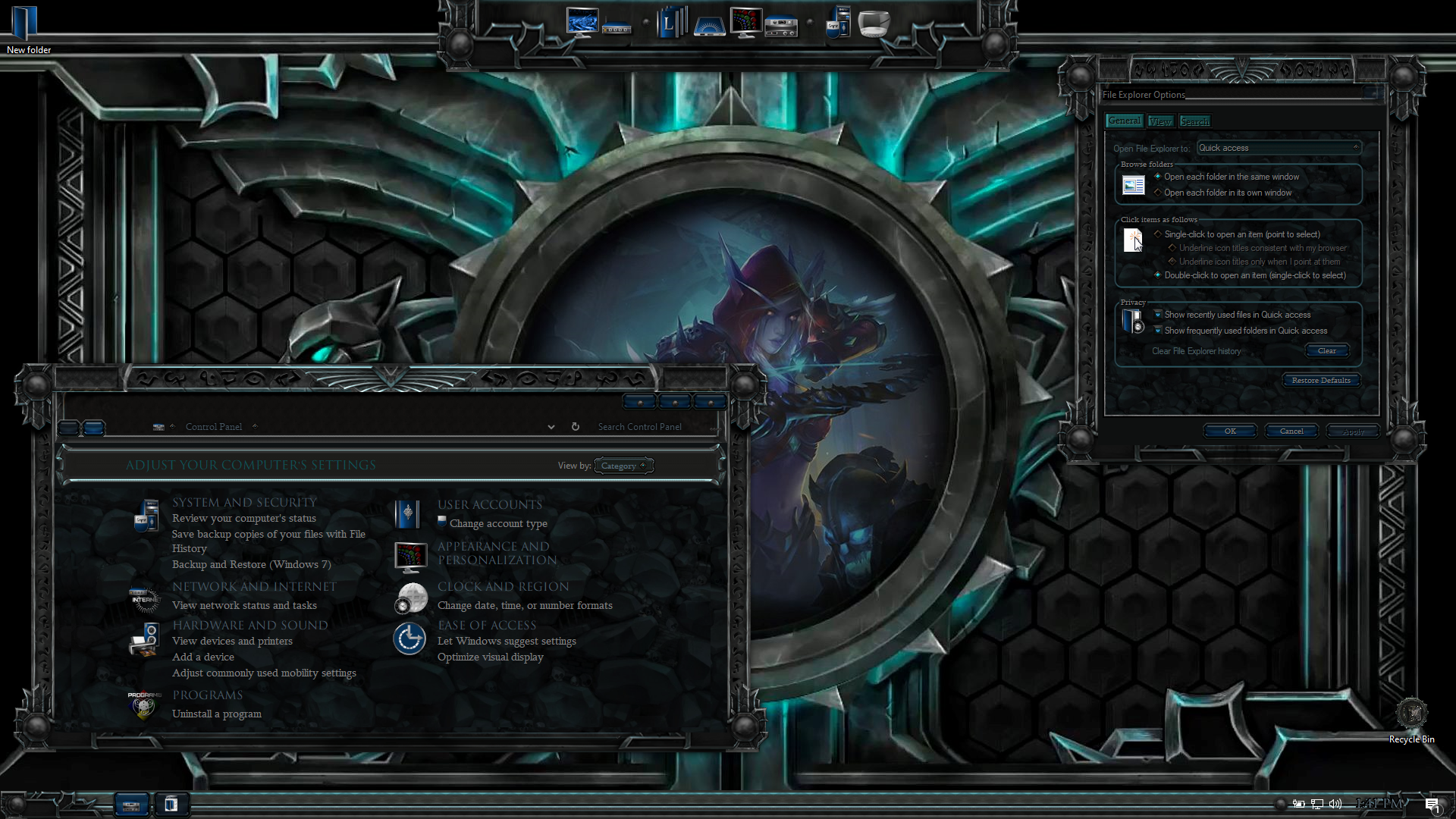The height and width of the screenshot is (819, 1456).
Task: Open the Ease of Access category
Action: pyautogui.click(x=486, y=625)
